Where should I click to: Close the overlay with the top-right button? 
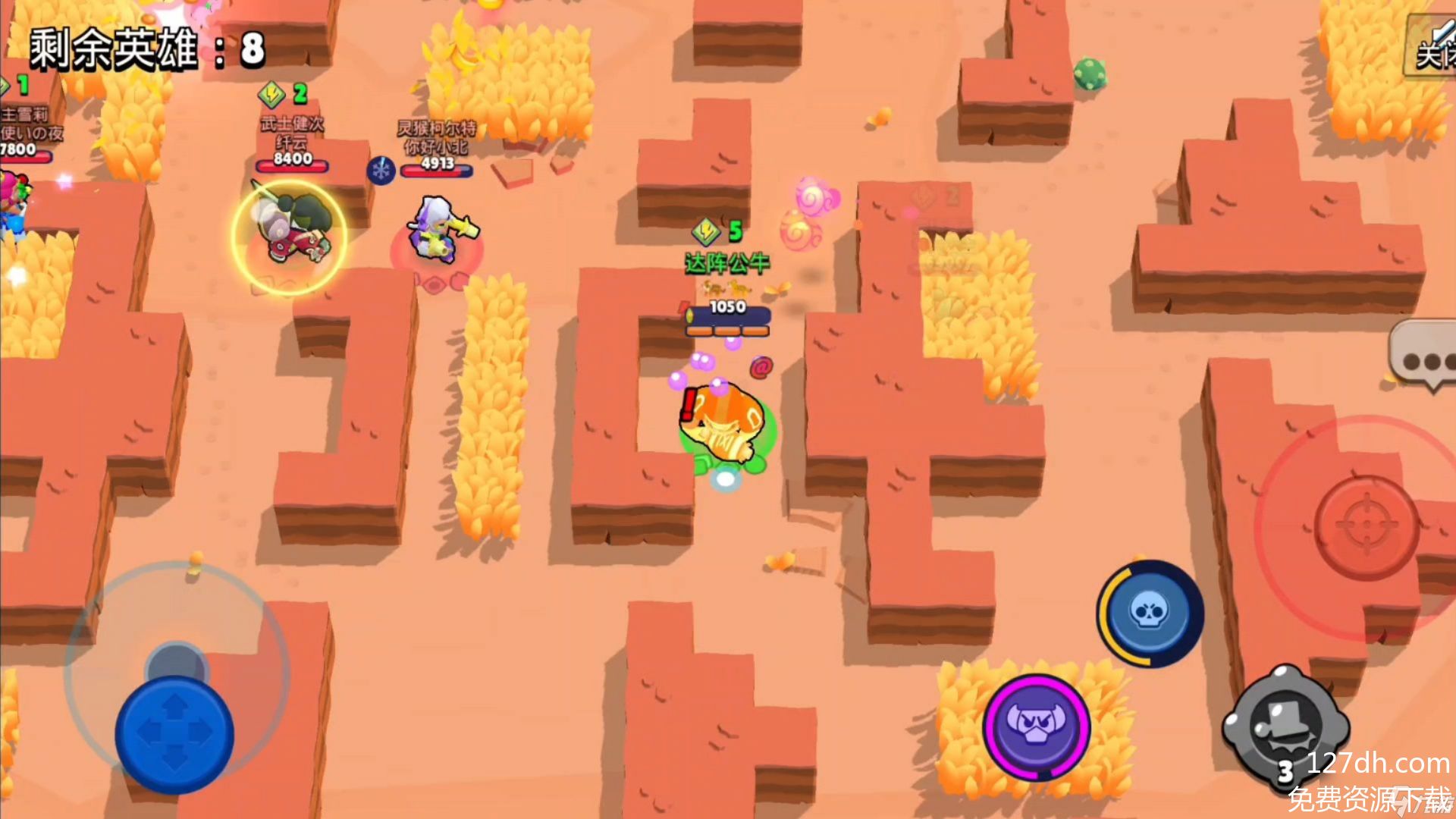tap(1432, 47)
